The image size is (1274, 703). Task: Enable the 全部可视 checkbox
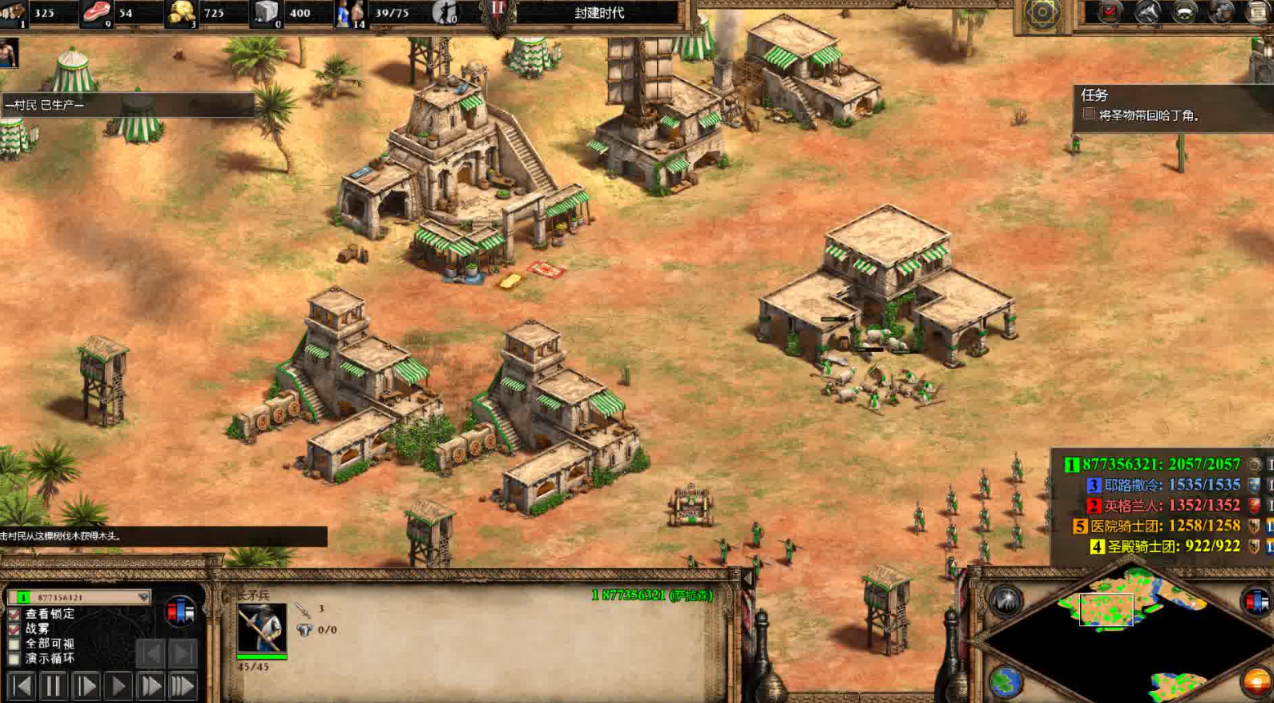tap(14, 644)
